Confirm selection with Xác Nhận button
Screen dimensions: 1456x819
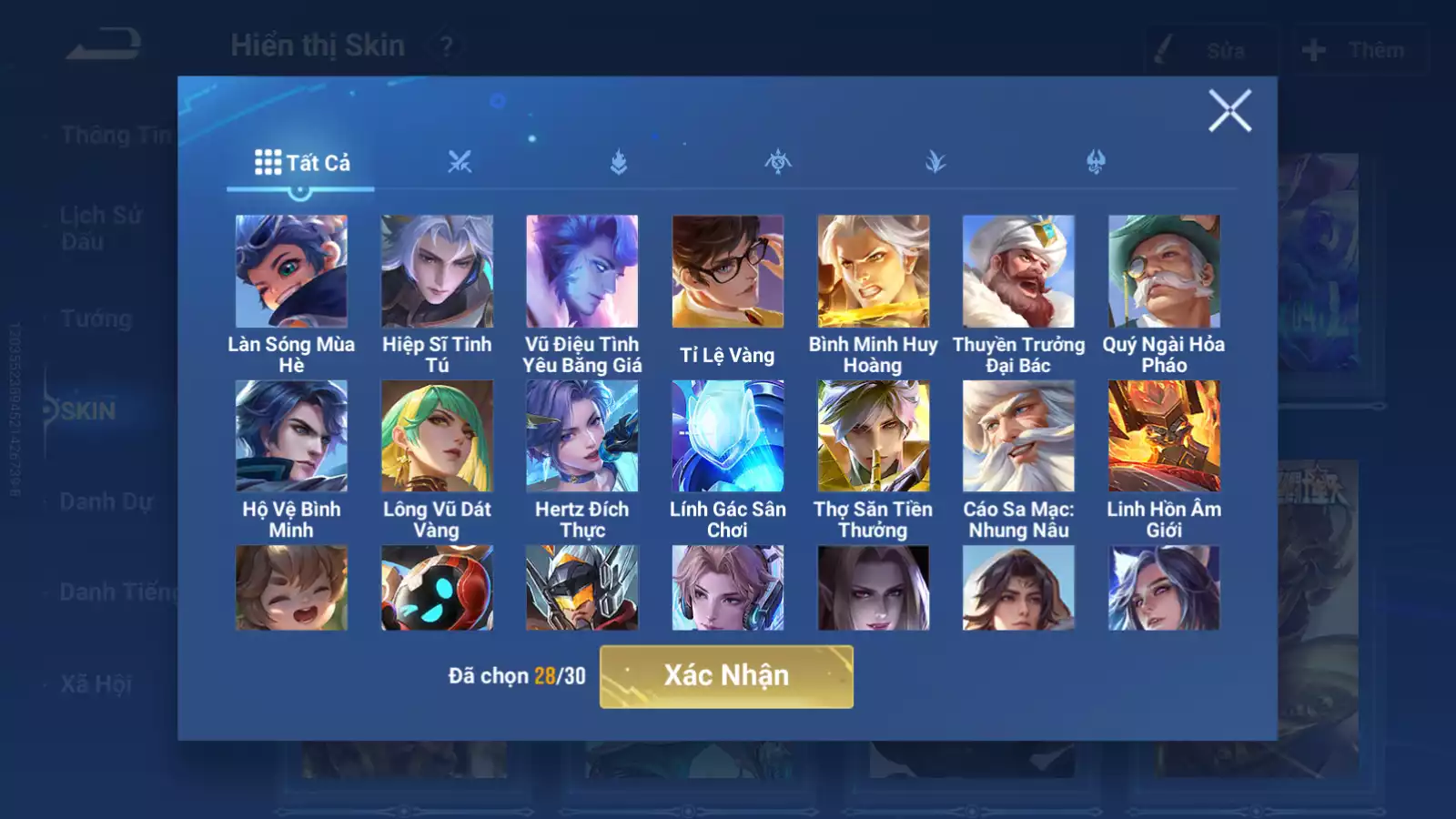coord(726,676)
